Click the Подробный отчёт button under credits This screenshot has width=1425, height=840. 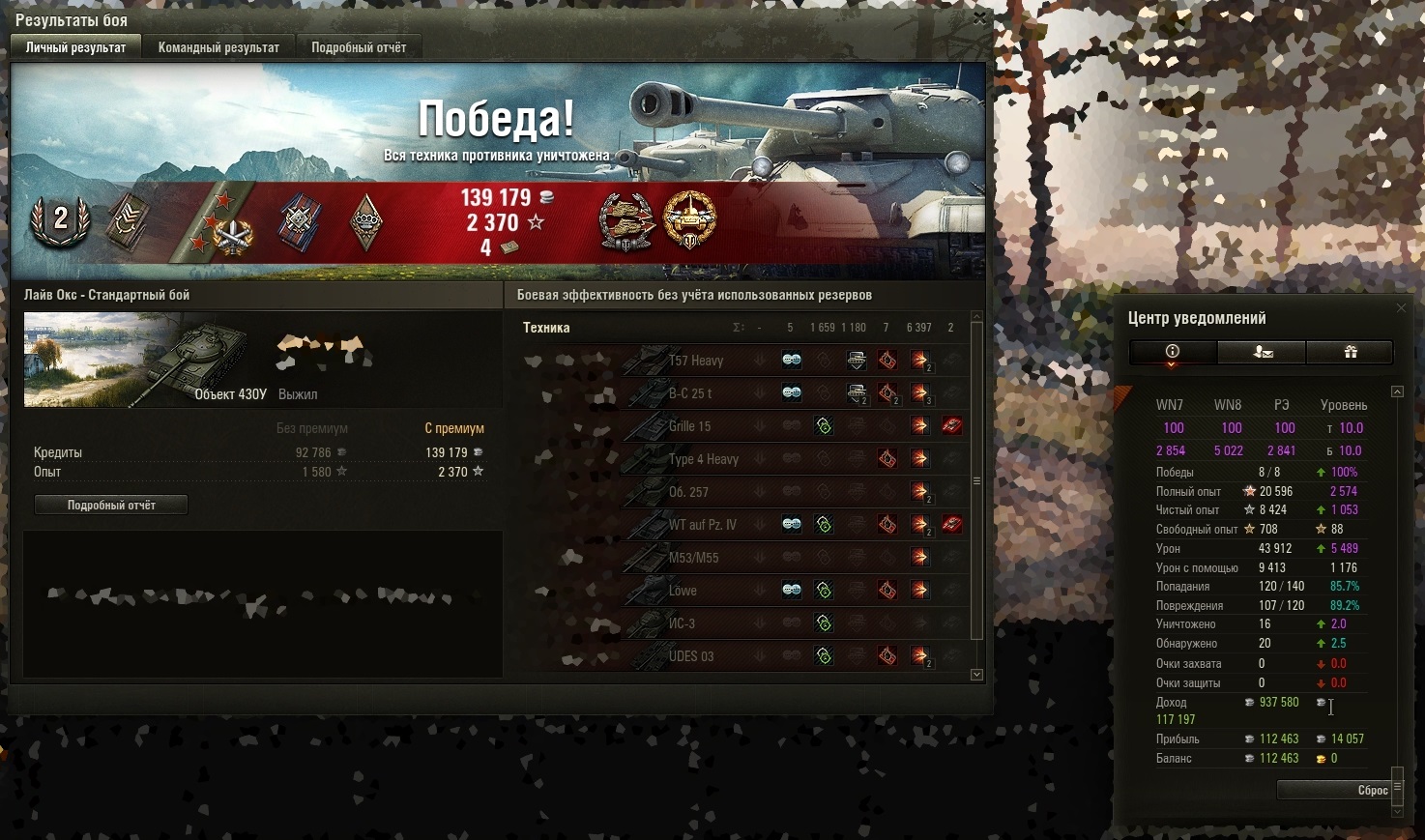point(111,506)
